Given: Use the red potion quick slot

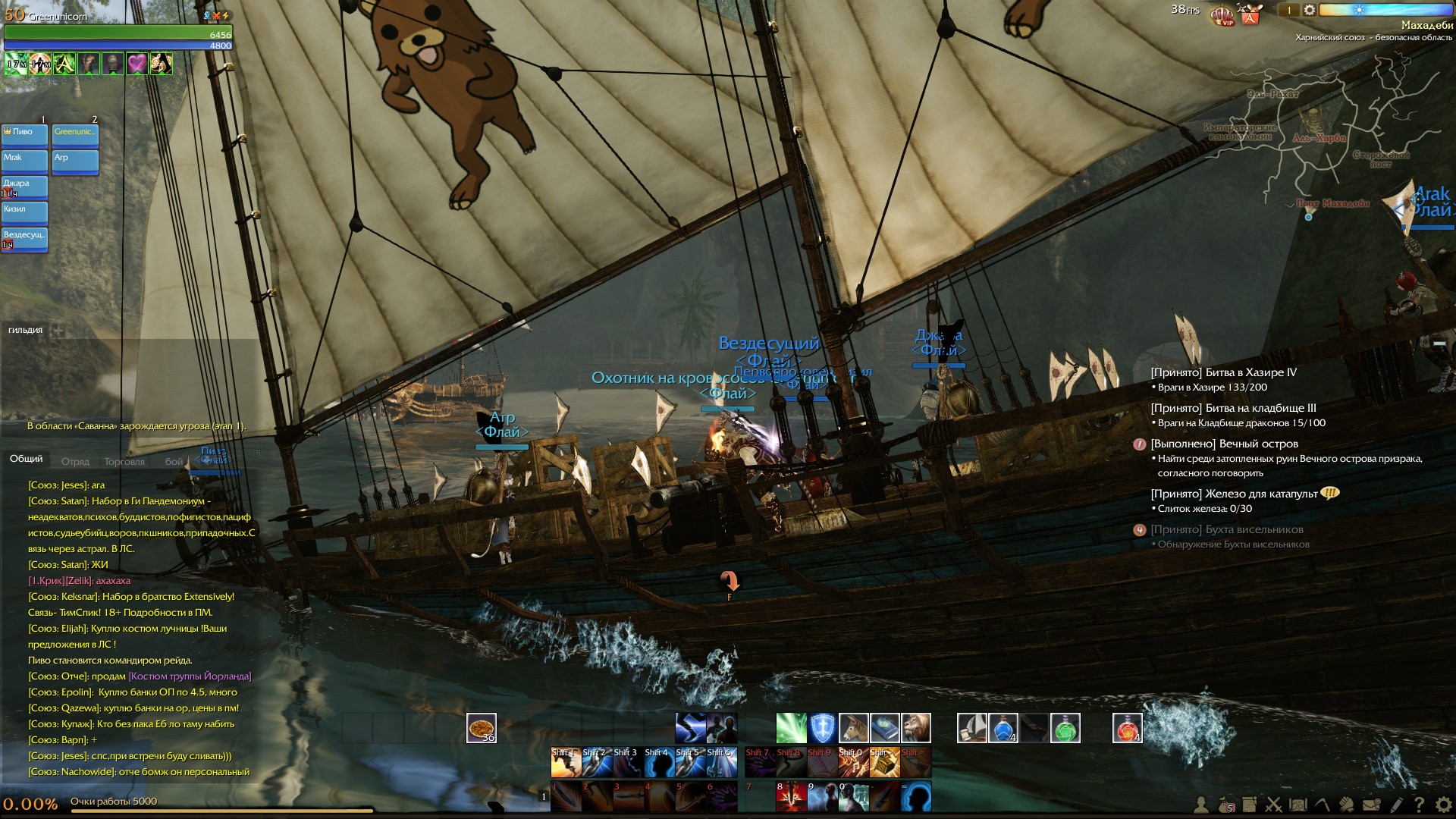Looking at the screenshot, I should point(1127,728).
